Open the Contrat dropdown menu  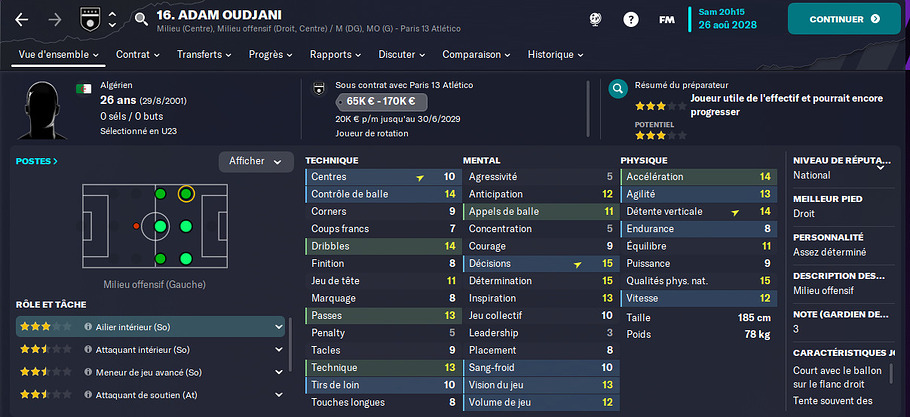pos(138,54)
